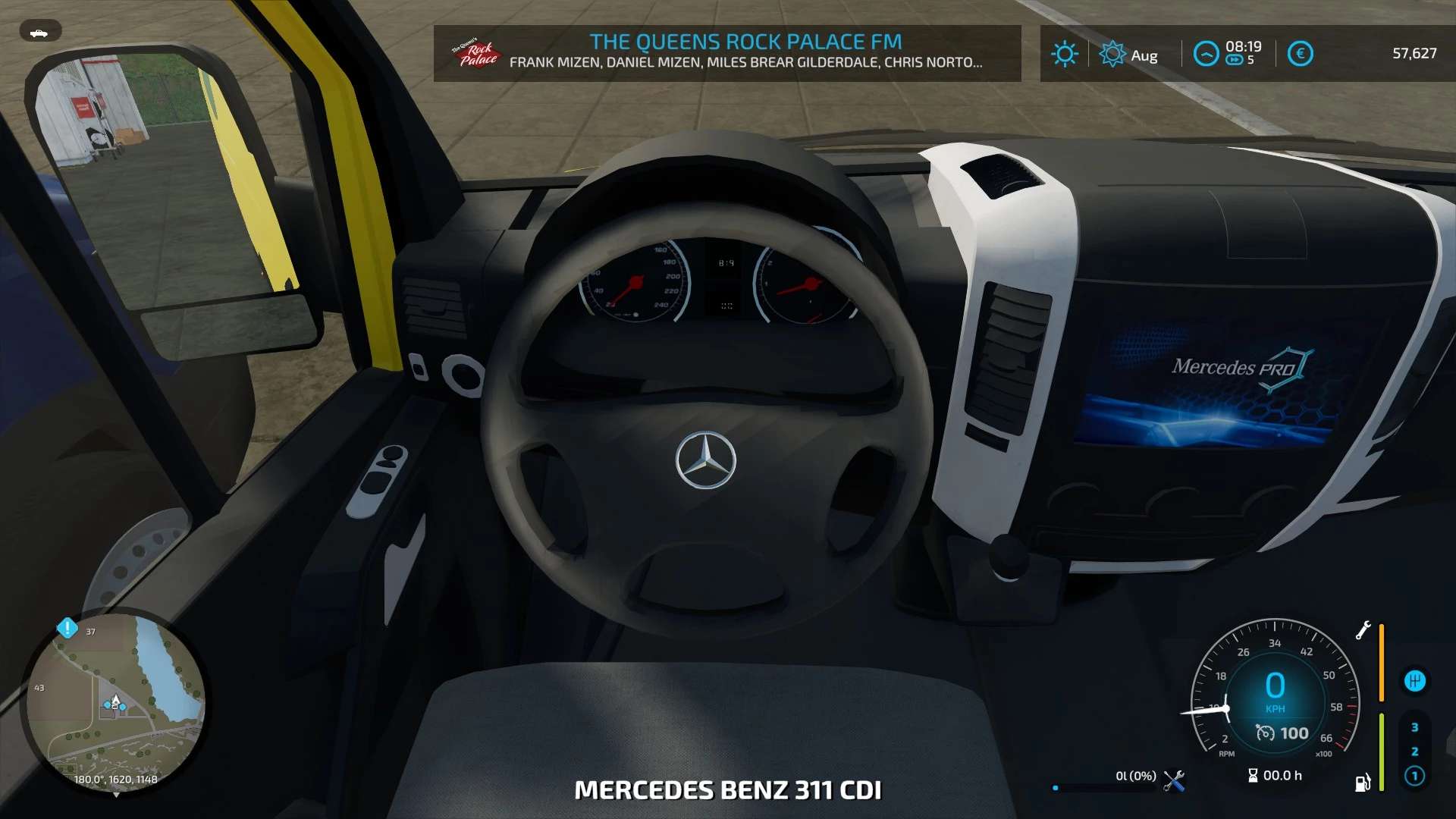Click the August season icon

1112,54
